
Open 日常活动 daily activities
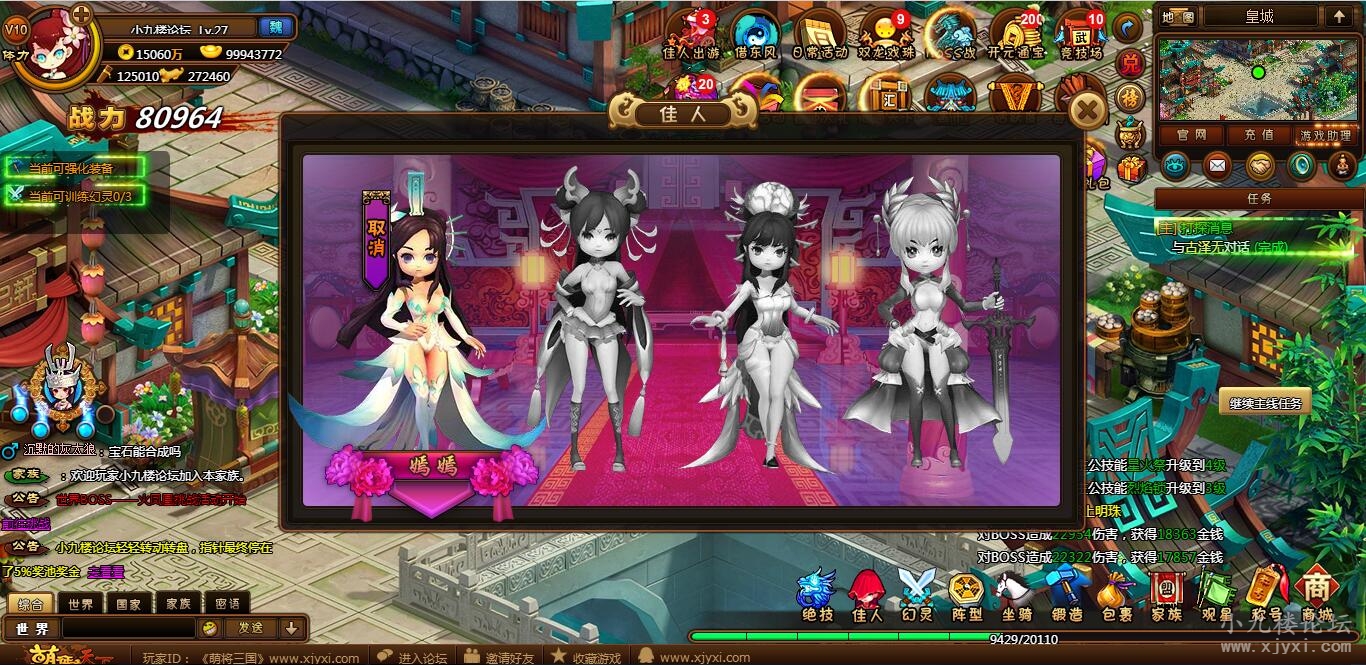point(820,35)
